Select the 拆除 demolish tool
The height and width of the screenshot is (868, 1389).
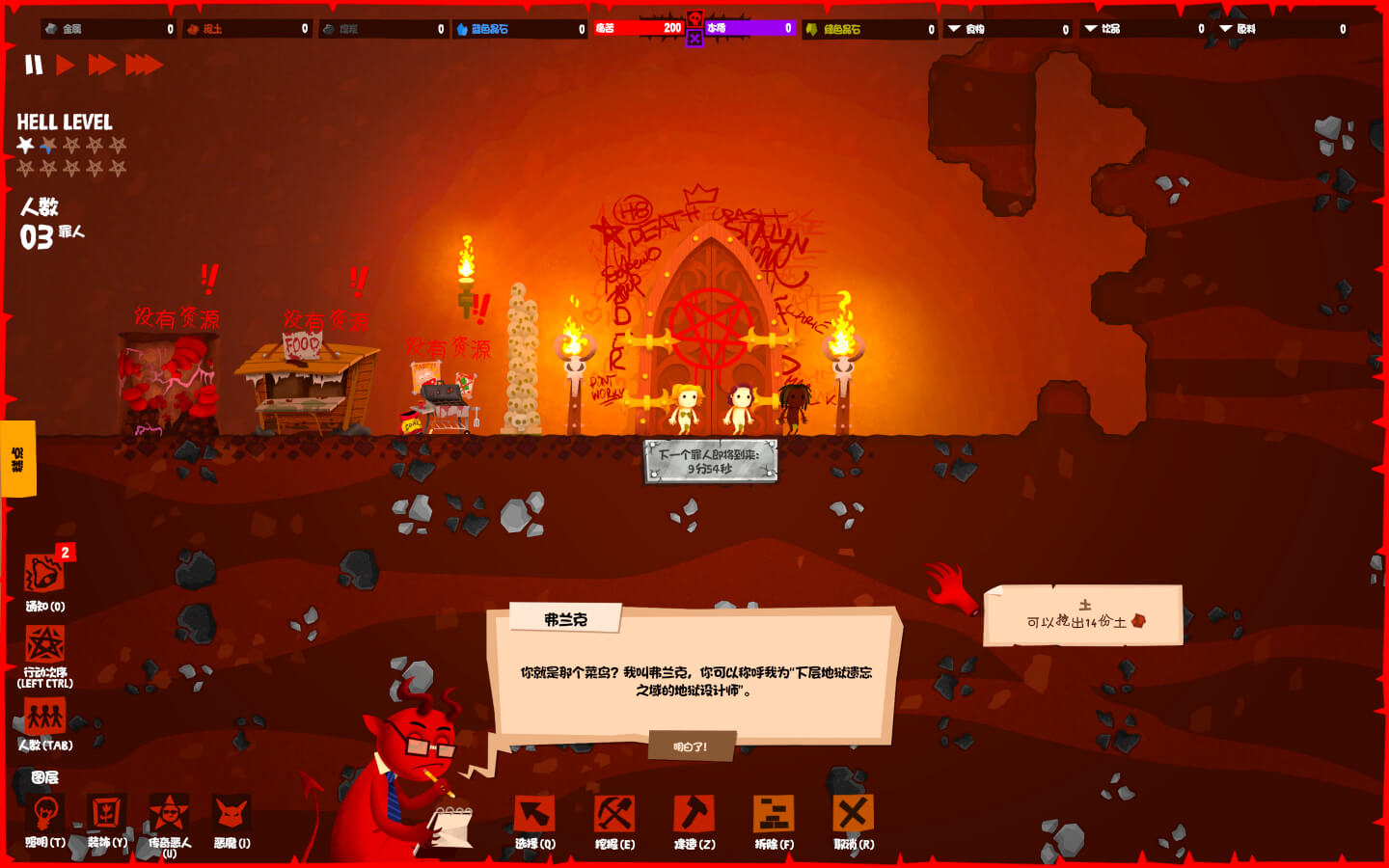click(x=774, y=815)
